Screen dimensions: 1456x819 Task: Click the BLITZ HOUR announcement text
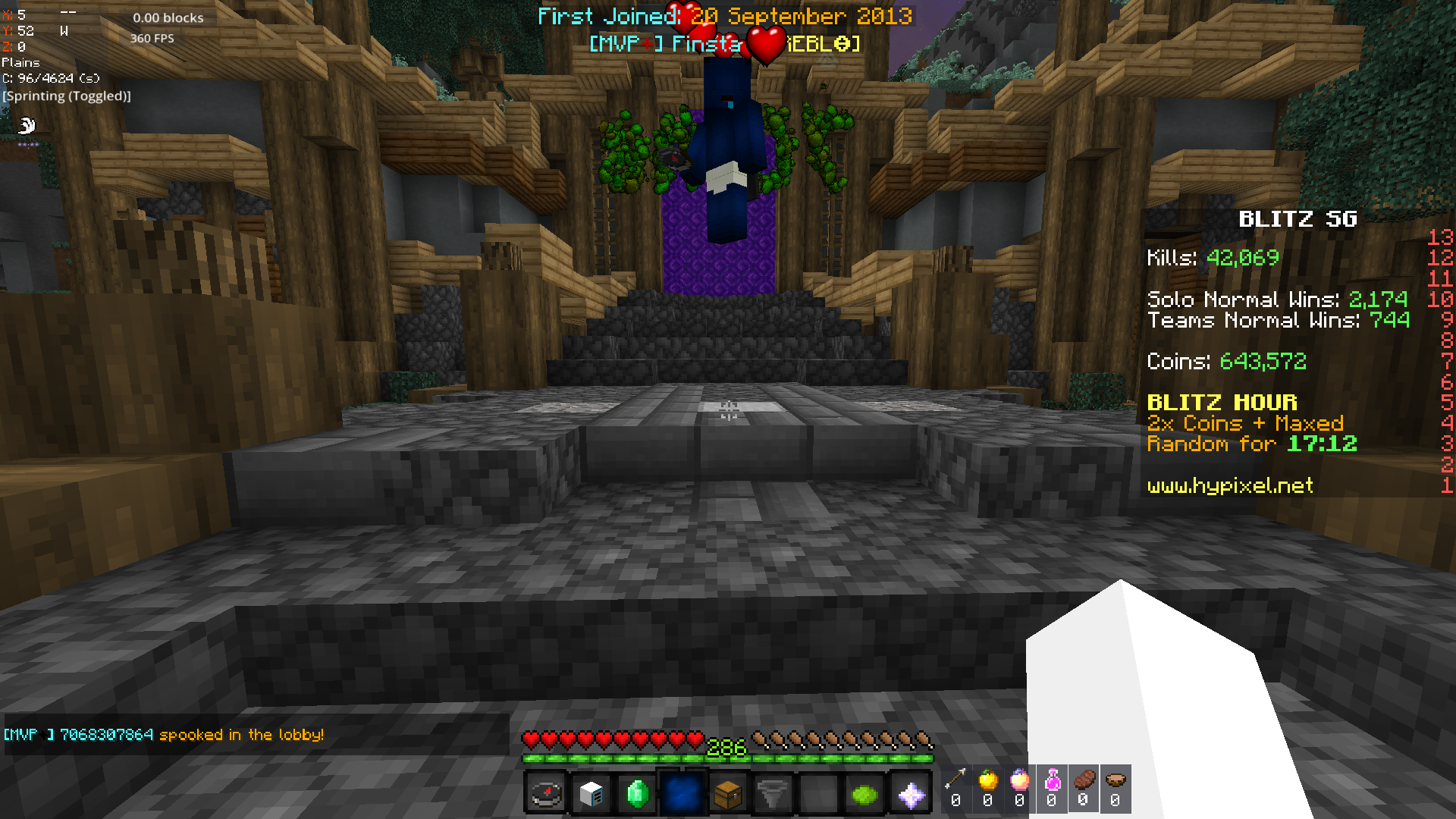coord(1222,402)
